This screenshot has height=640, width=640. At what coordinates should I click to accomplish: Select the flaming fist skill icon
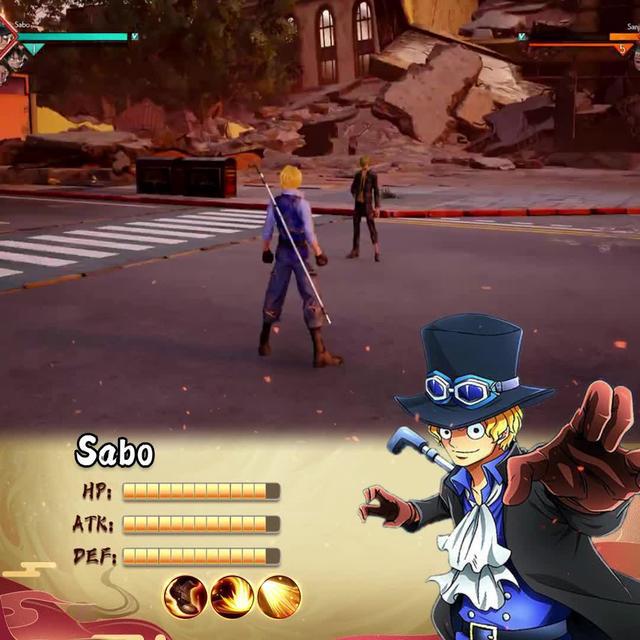[x=185, y=597]
